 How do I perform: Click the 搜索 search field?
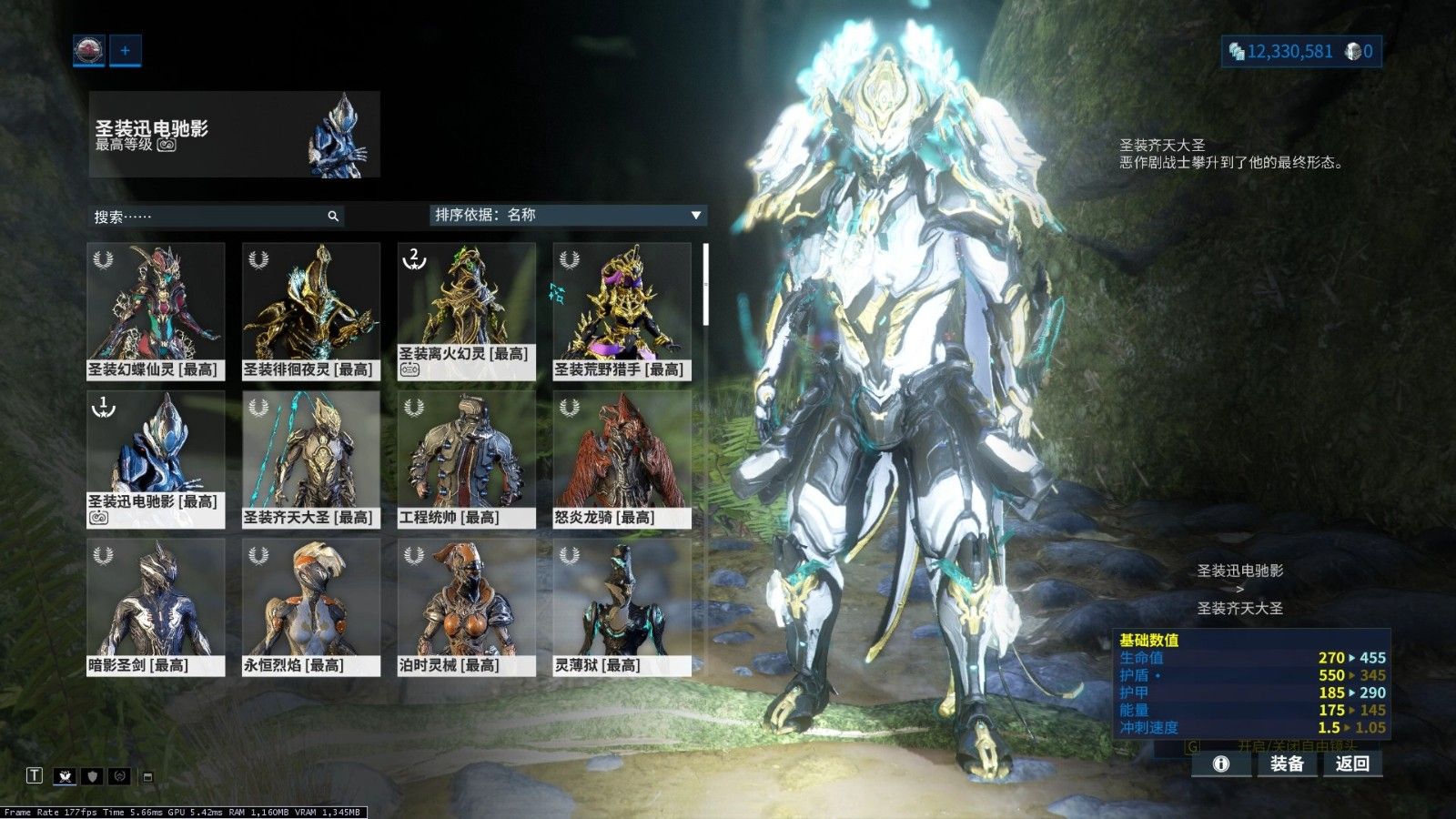point(209,217)
